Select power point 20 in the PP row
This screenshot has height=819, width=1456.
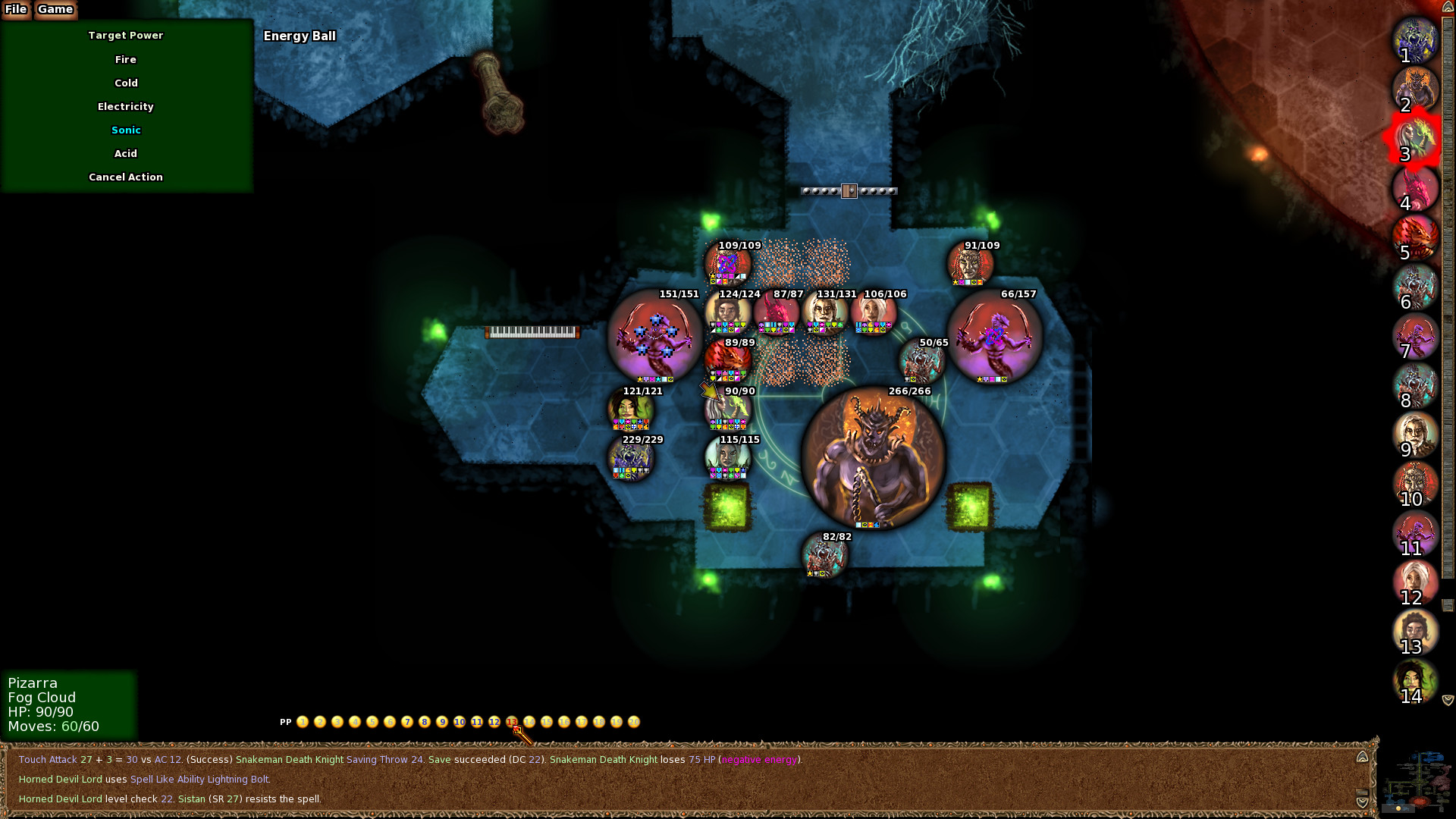click(x=634, y=722)
